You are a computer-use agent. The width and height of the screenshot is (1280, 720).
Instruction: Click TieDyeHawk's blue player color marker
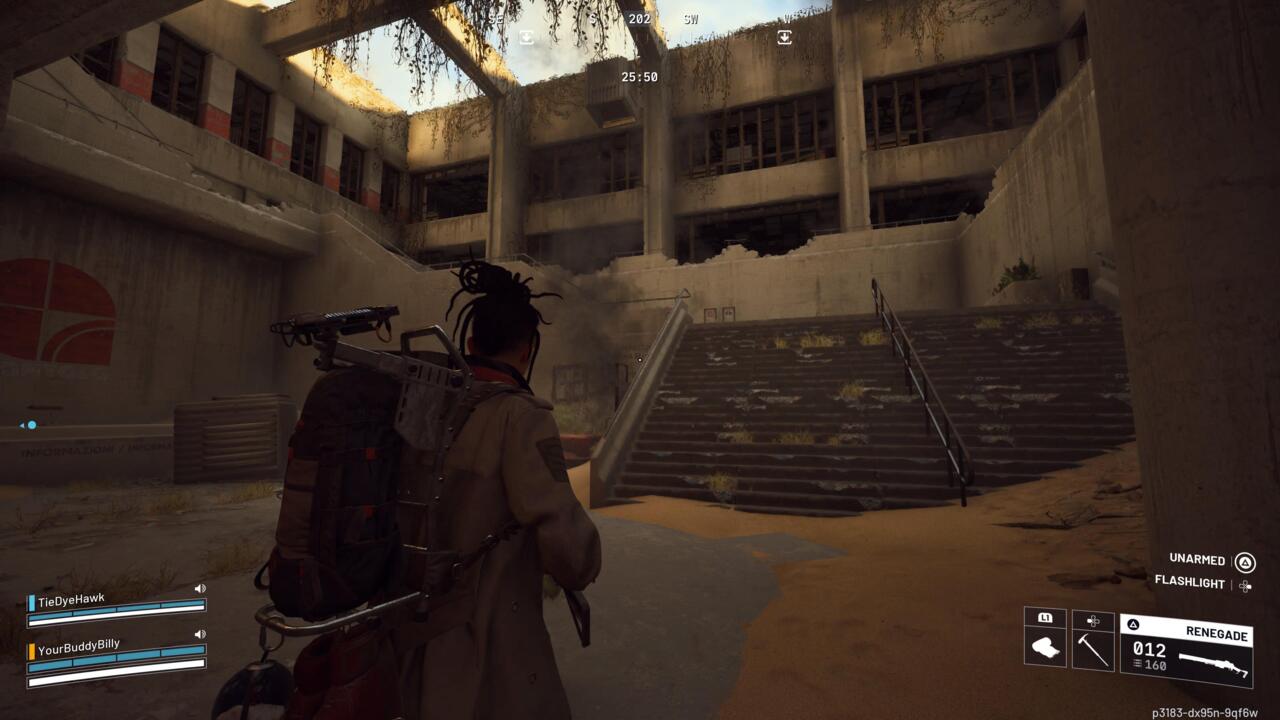(x=31, y=602)
